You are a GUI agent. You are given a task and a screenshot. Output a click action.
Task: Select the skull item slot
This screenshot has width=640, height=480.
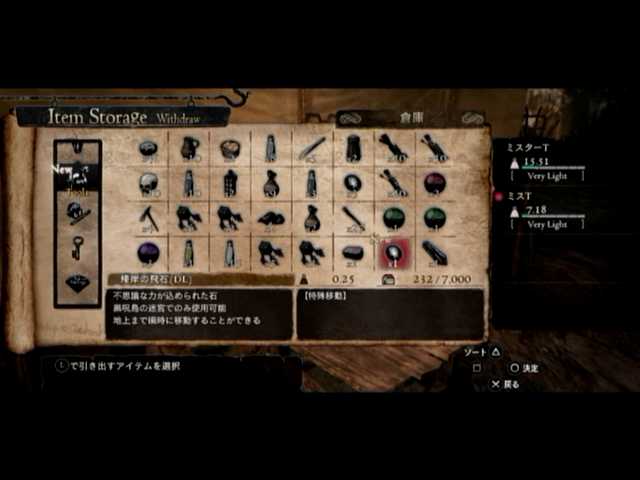(x=149, y=183)
